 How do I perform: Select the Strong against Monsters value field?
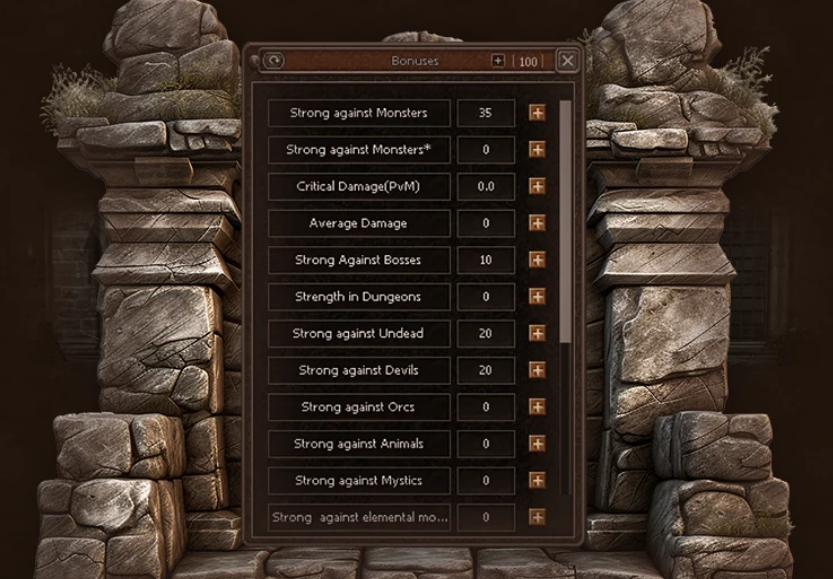coord(486,113)
